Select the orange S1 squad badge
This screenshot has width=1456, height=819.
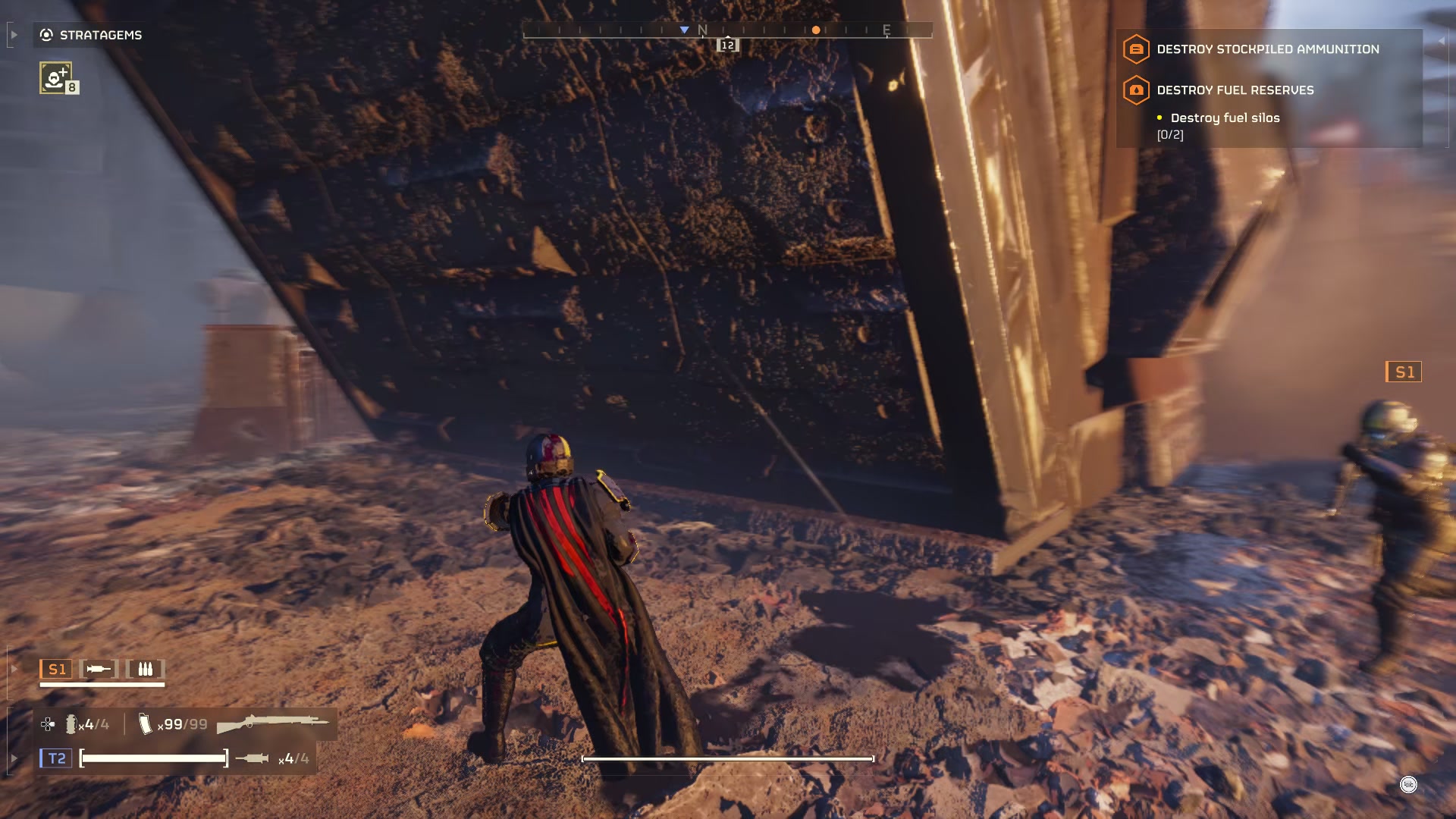pos(56,669)
